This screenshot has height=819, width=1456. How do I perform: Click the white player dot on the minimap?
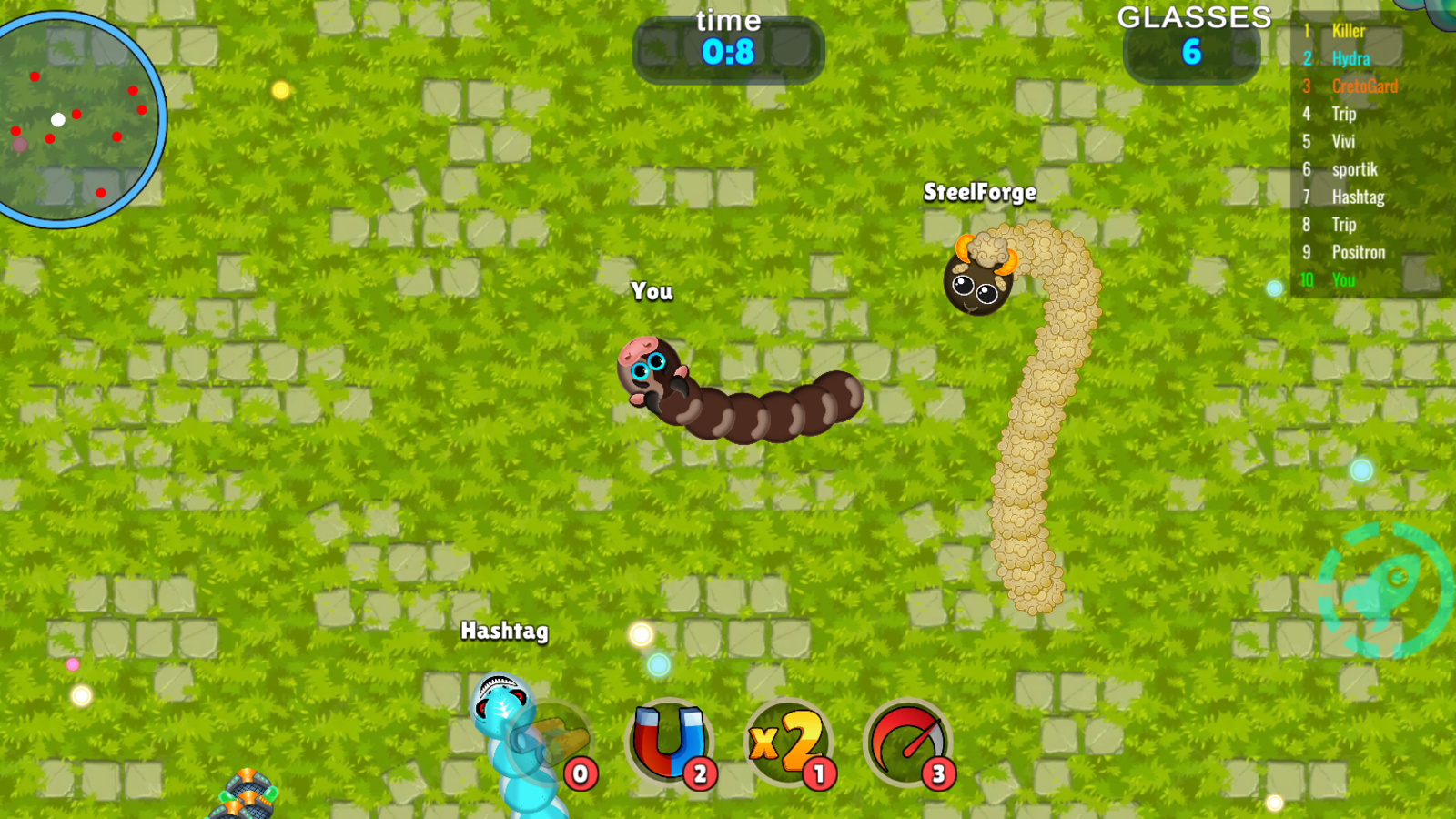point(56,118)
